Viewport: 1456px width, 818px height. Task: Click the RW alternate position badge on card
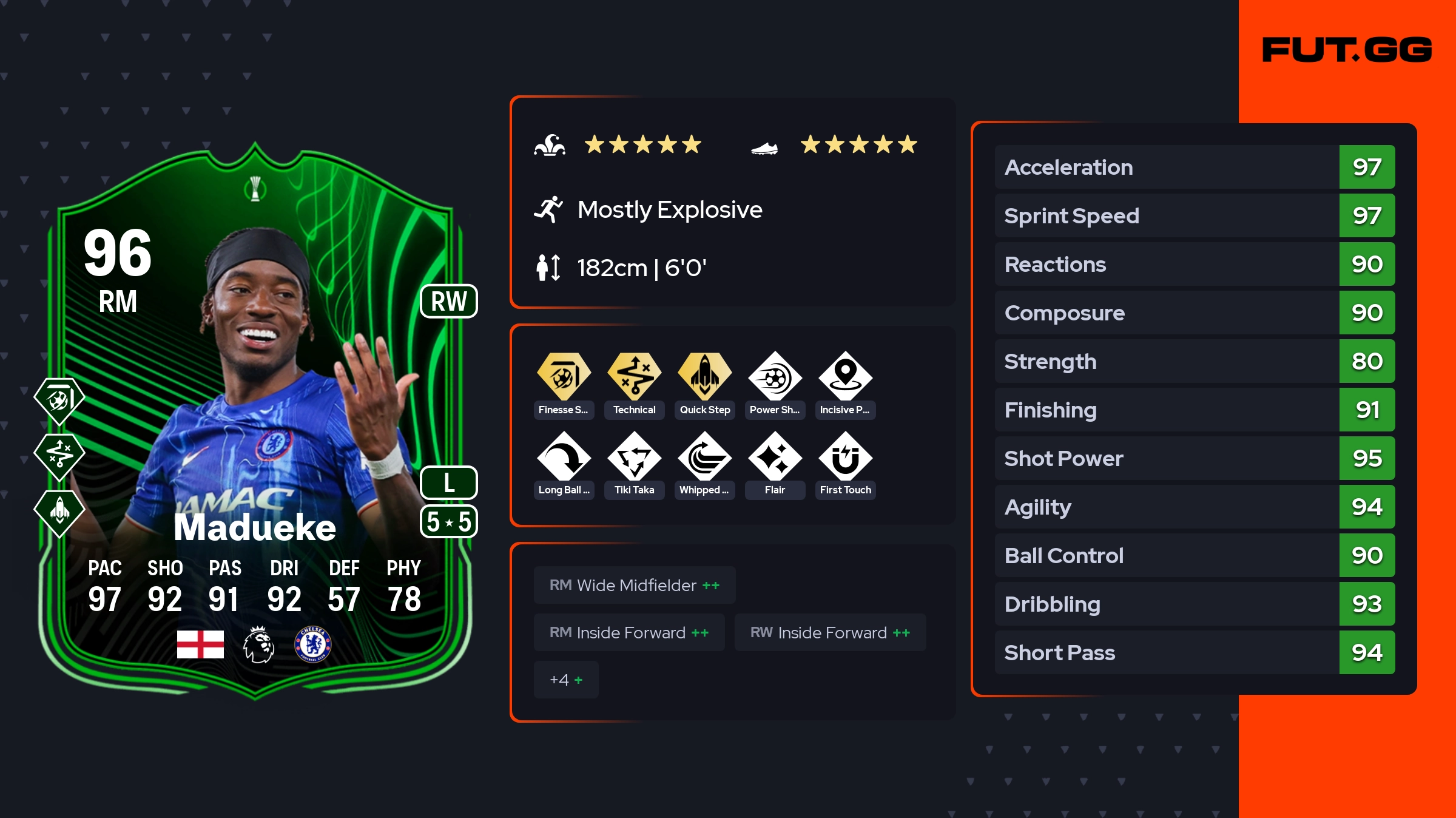click(x=449, y=302)
